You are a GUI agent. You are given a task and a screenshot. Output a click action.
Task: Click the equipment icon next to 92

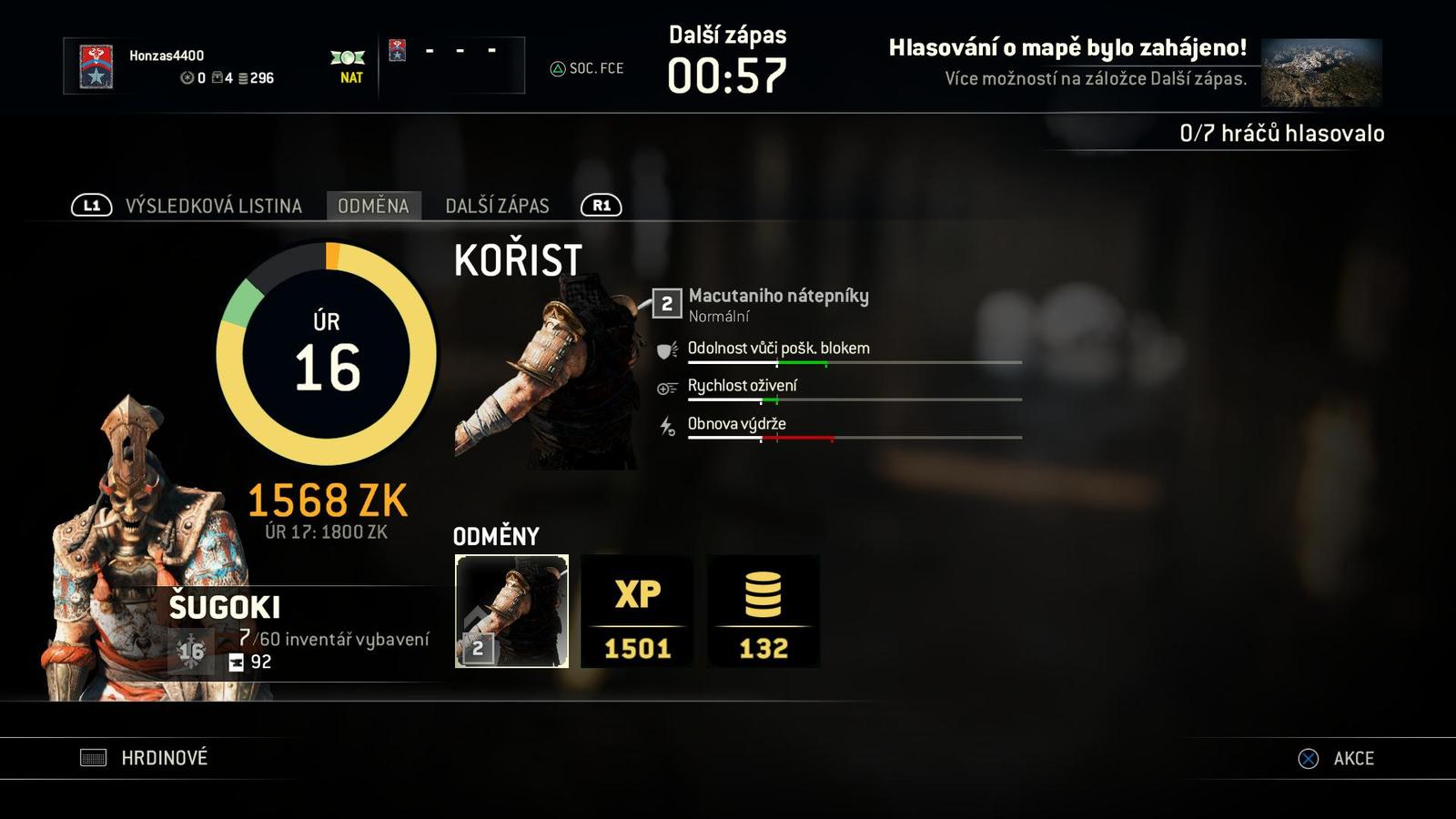pyautogui.click(x=235, y=662)
